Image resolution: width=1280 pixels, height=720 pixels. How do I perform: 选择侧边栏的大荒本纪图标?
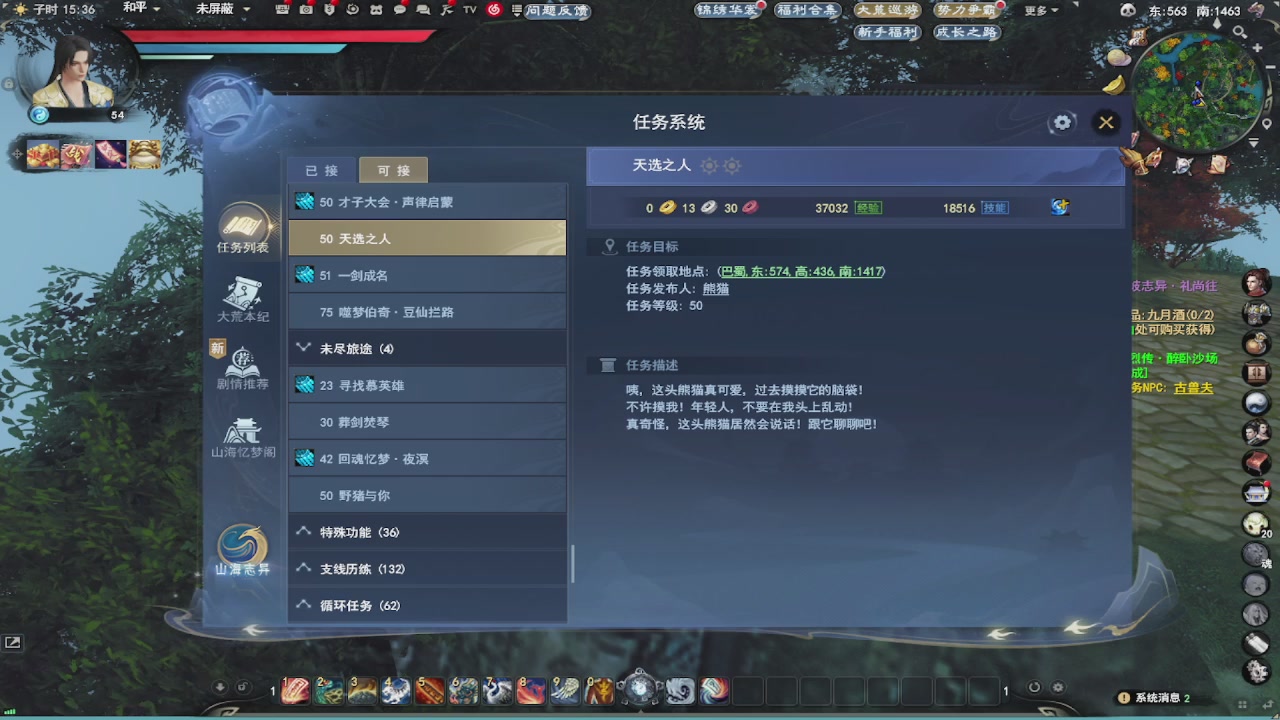pos(242,293)
